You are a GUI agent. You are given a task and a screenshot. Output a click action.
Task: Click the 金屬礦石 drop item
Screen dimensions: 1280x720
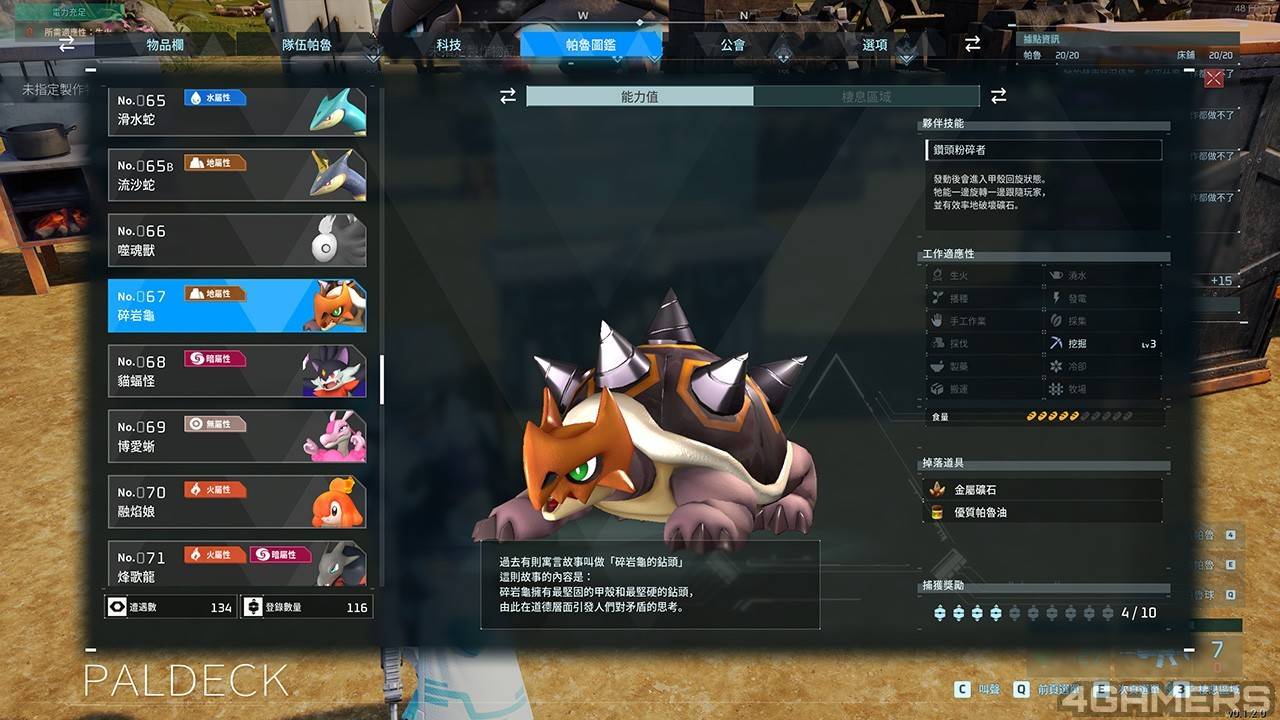1042,490
